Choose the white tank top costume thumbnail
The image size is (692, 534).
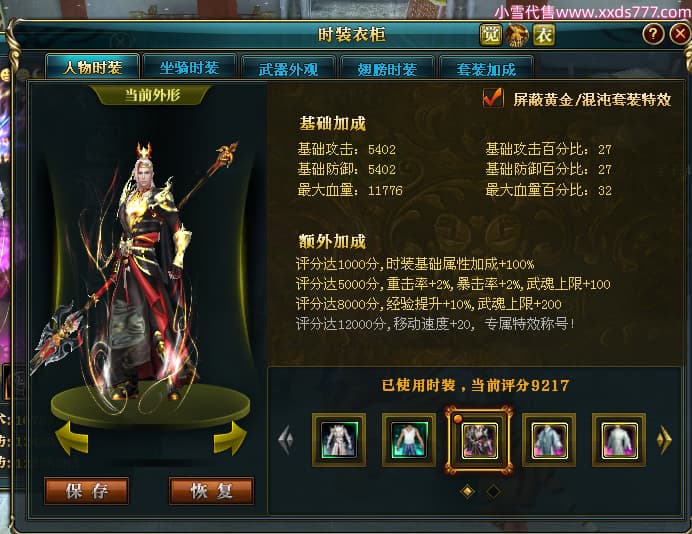coord(408,440)
